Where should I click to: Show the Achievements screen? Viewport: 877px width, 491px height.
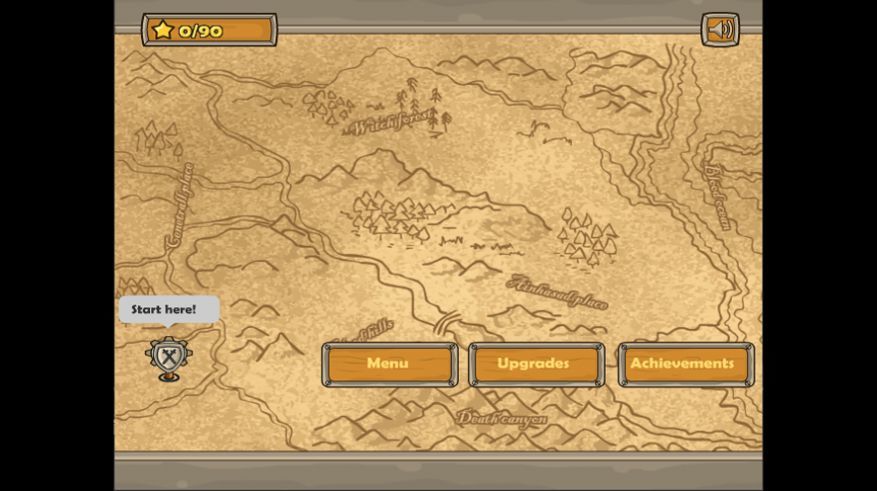click(684, 364)
